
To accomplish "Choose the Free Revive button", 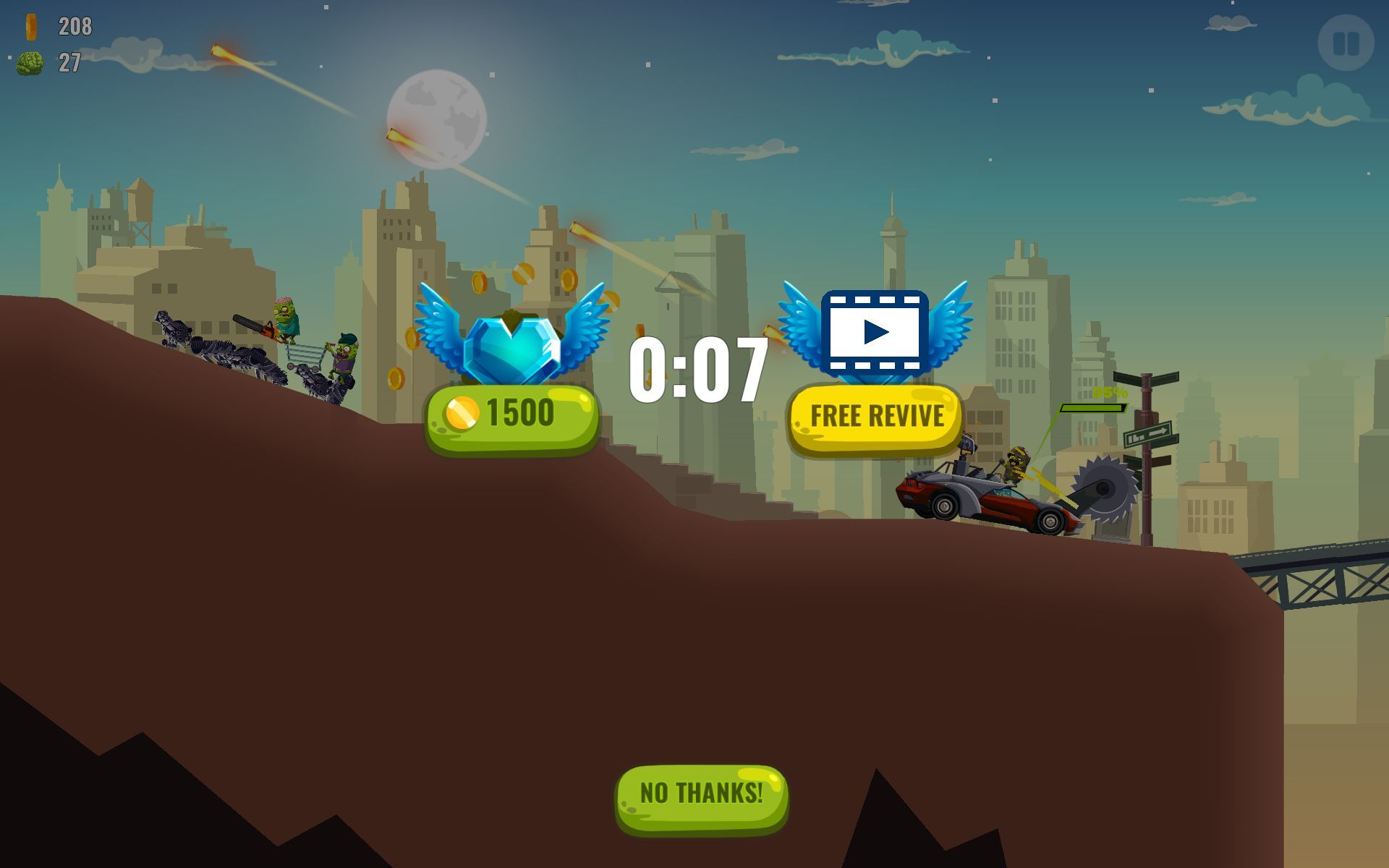I will point(875,418).
